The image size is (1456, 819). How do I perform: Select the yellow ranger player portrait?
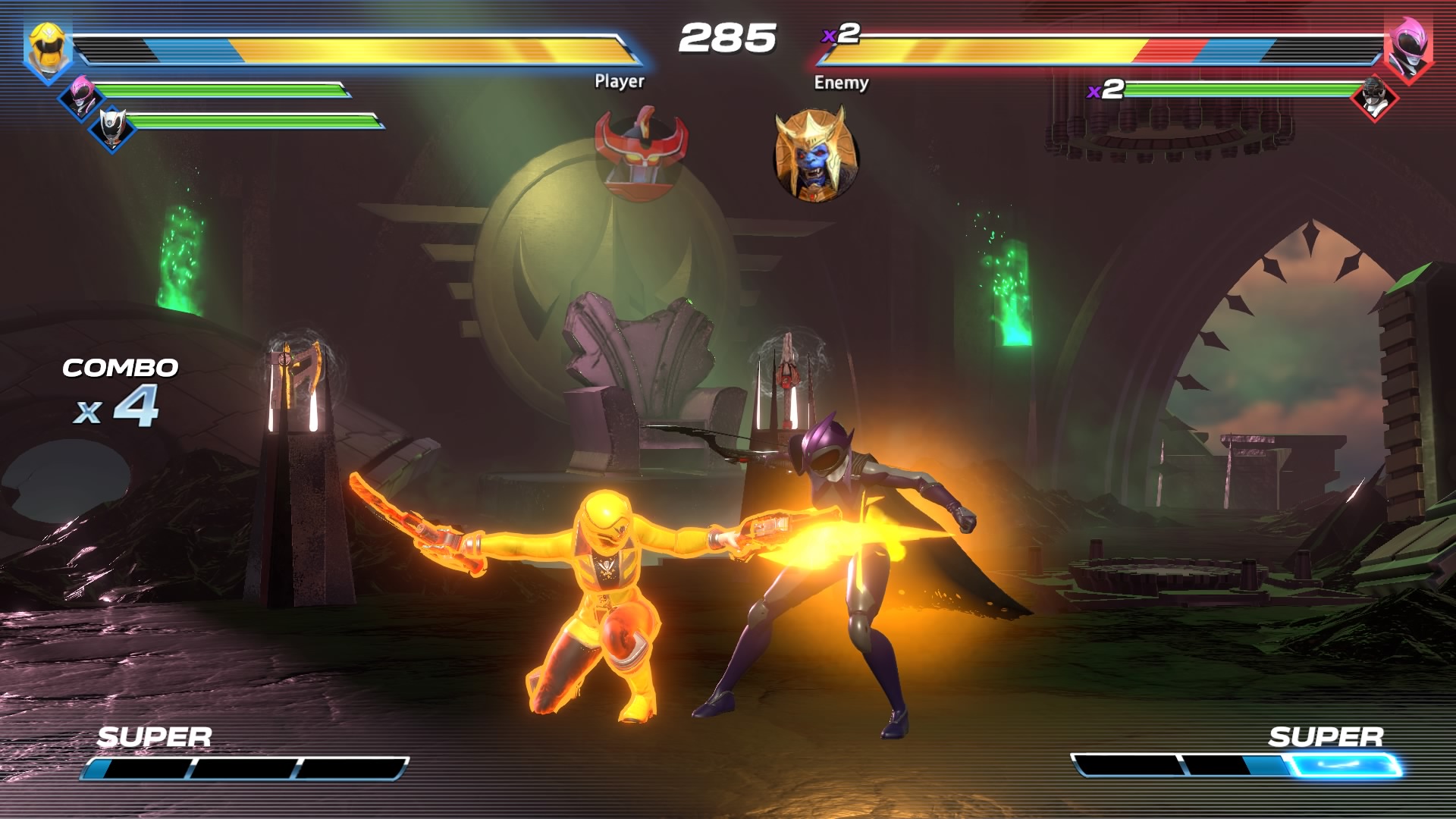(48, 48)
